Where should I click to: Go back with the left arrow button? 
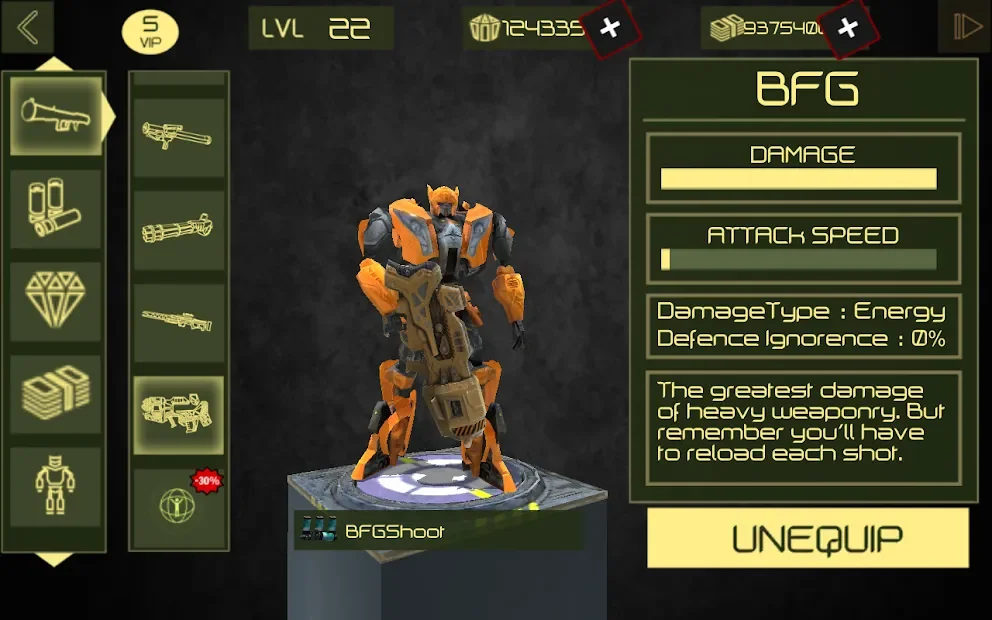tap(28, 28)
